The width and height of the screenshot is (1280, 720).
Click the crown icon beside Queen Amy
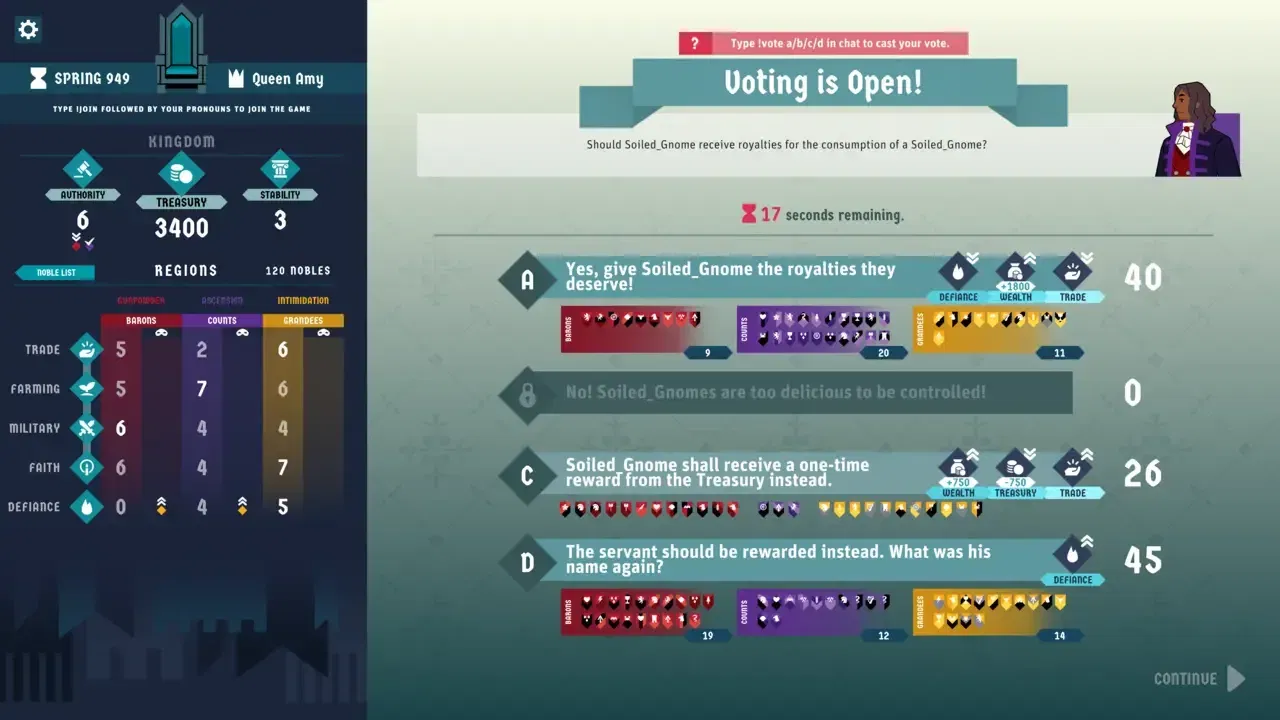click(236, 78)
